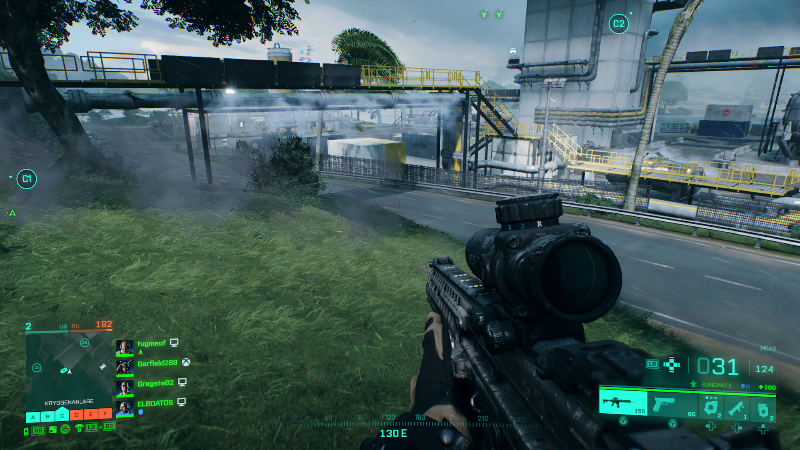
Task: Select squad member Garfield289
Action: (x=155, y=364)
